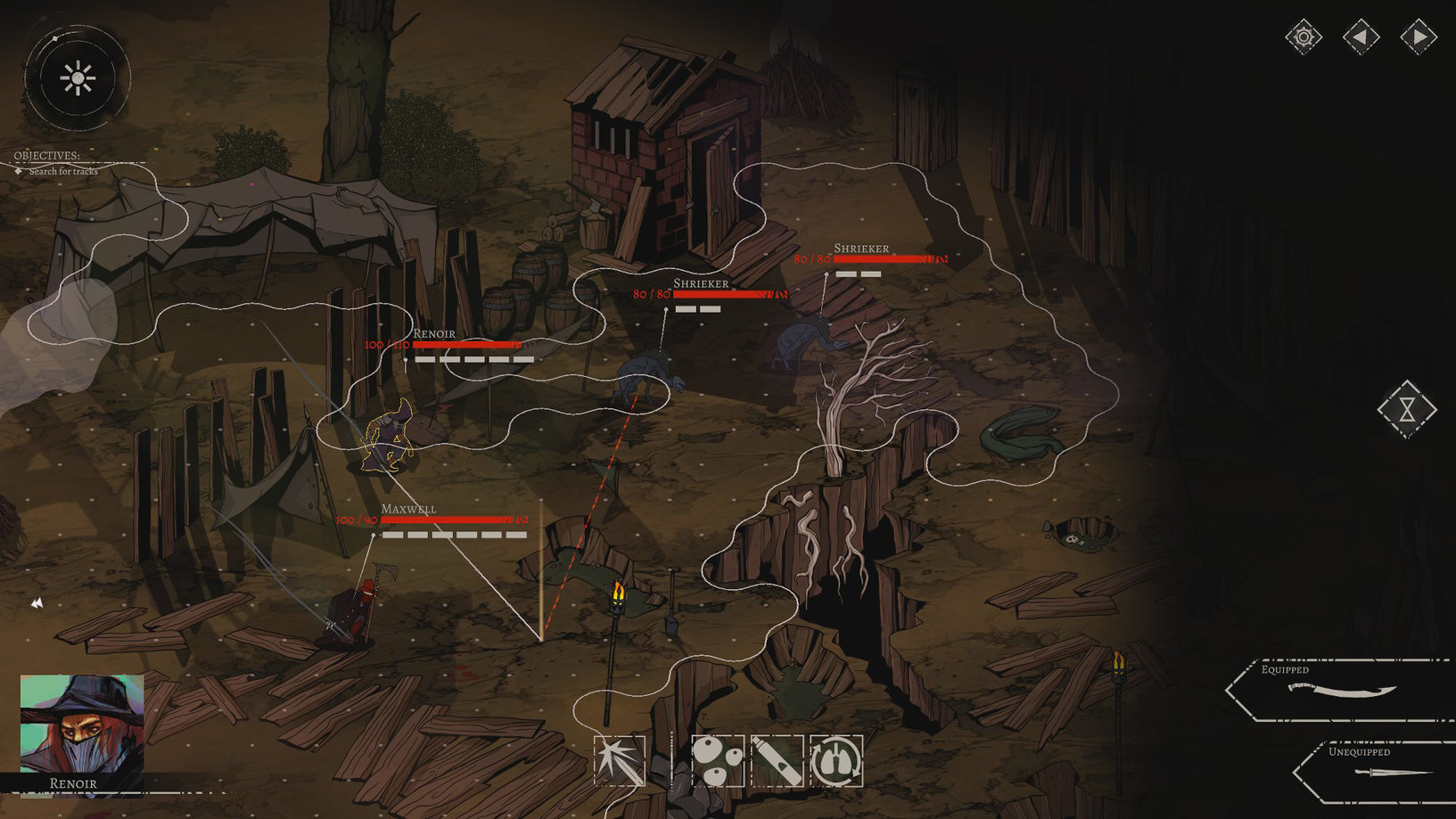Select the three pellets item ability

pyautogui.click(x=718, y=761)
